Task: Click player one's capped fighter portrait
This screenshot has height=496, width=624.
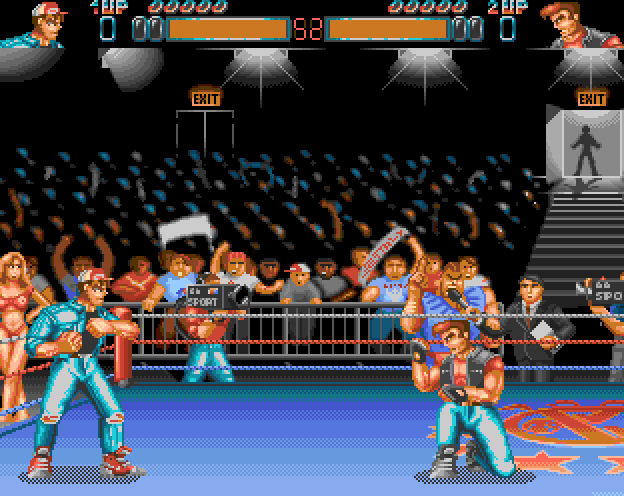Action: coord(38,25)
